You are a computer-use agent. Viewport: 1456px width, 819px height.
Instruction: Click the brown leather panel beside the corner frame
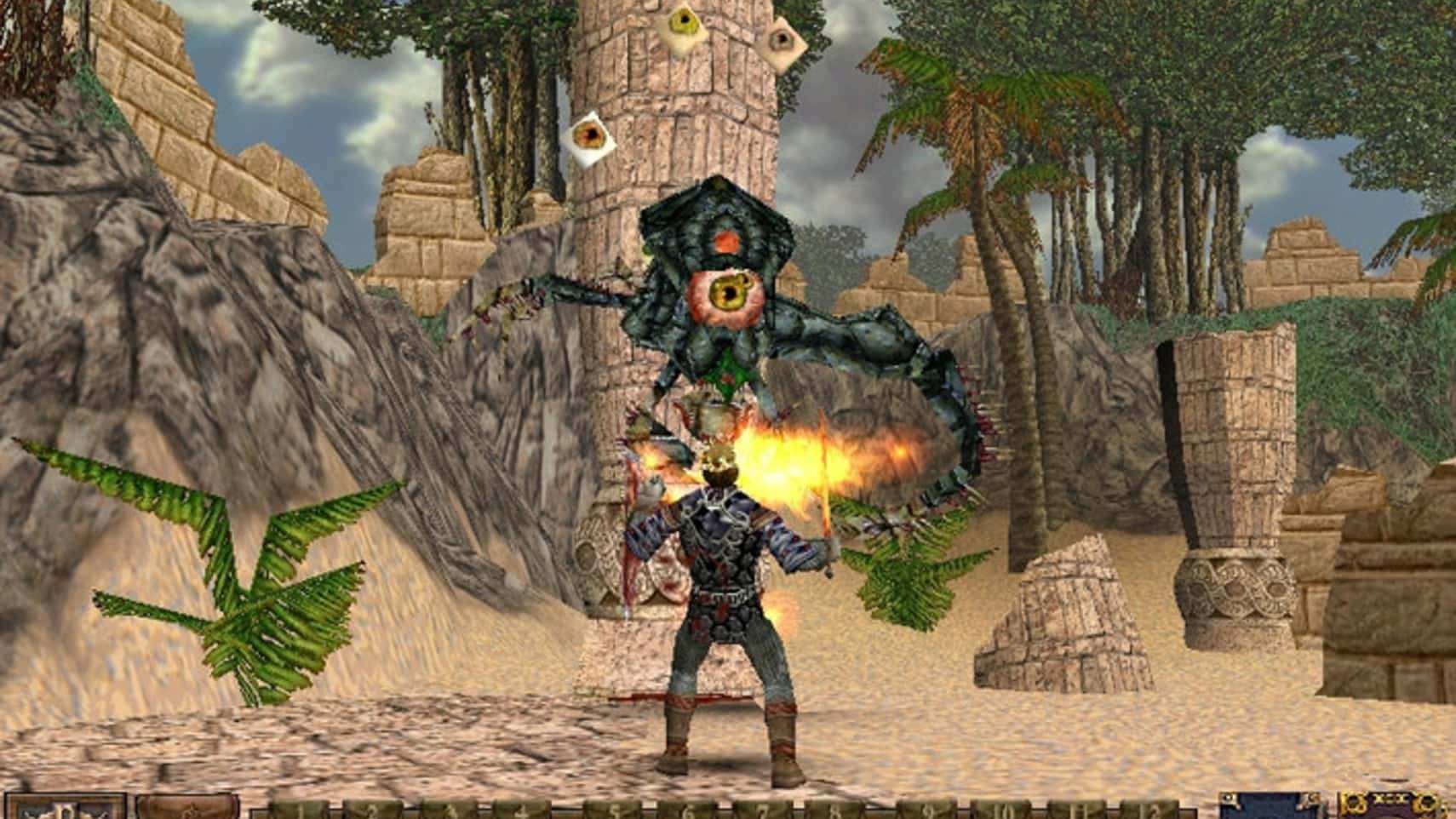tap(186, 808)
